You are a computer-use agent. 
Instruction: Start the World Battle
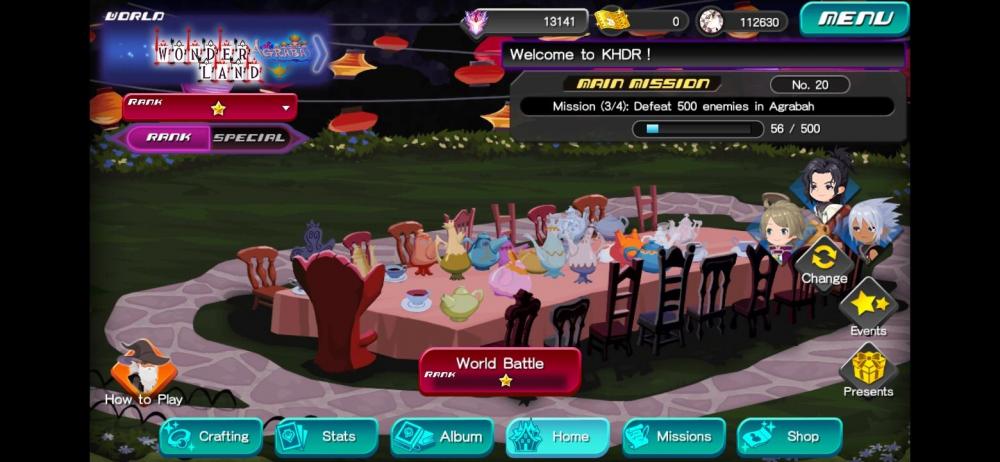(x=500, y=371)
